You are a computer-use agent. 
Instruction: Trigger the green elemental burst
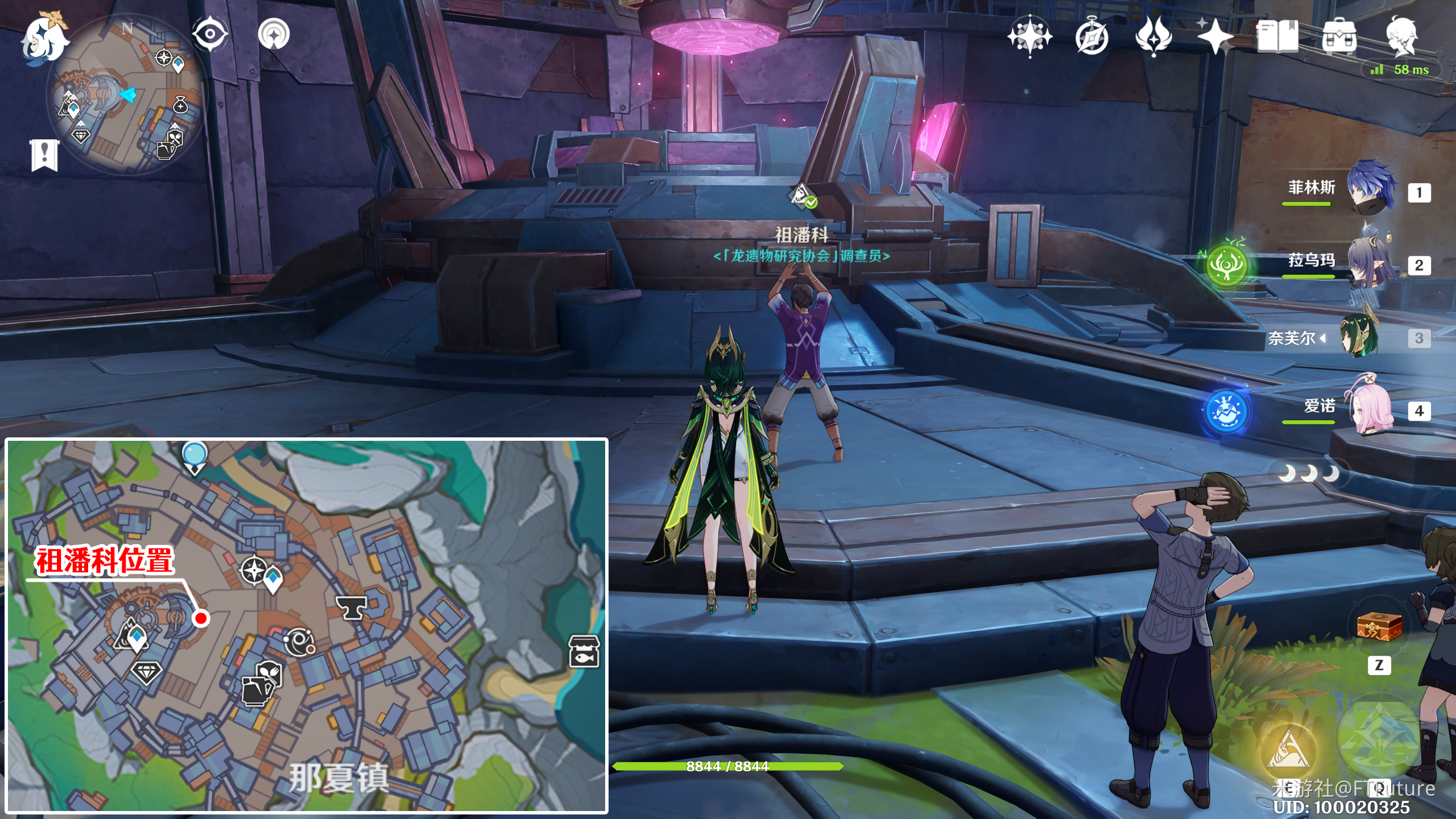tap(1379, 739)
